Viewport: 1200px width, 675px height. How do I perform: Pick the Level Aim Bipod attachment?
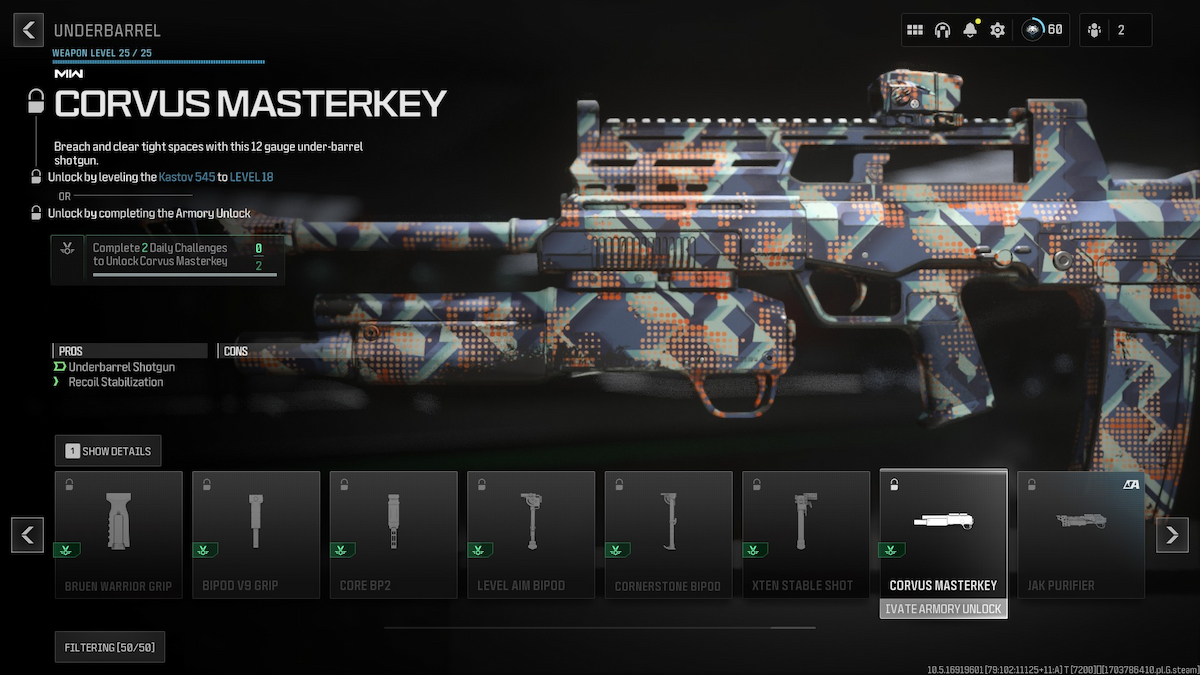click(x=531, y=535)
